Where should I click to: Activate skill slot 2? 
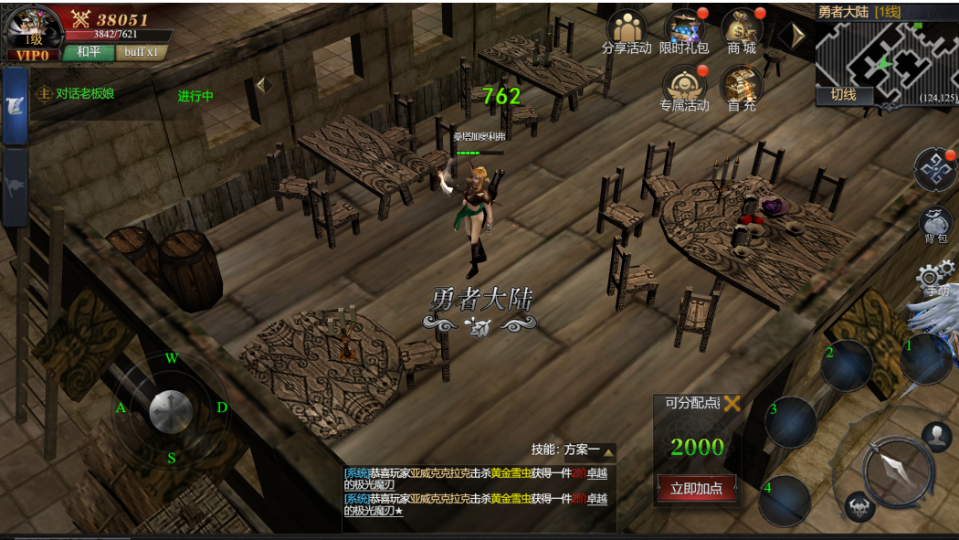pos(846,365)
